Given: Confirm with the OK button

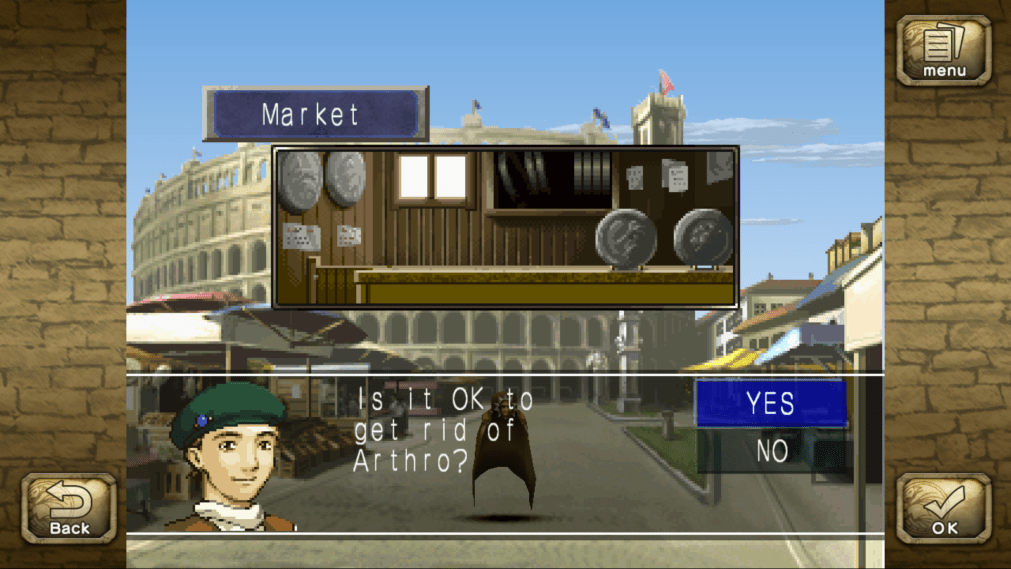Looking at the screenshot, I should pos(943,509).
